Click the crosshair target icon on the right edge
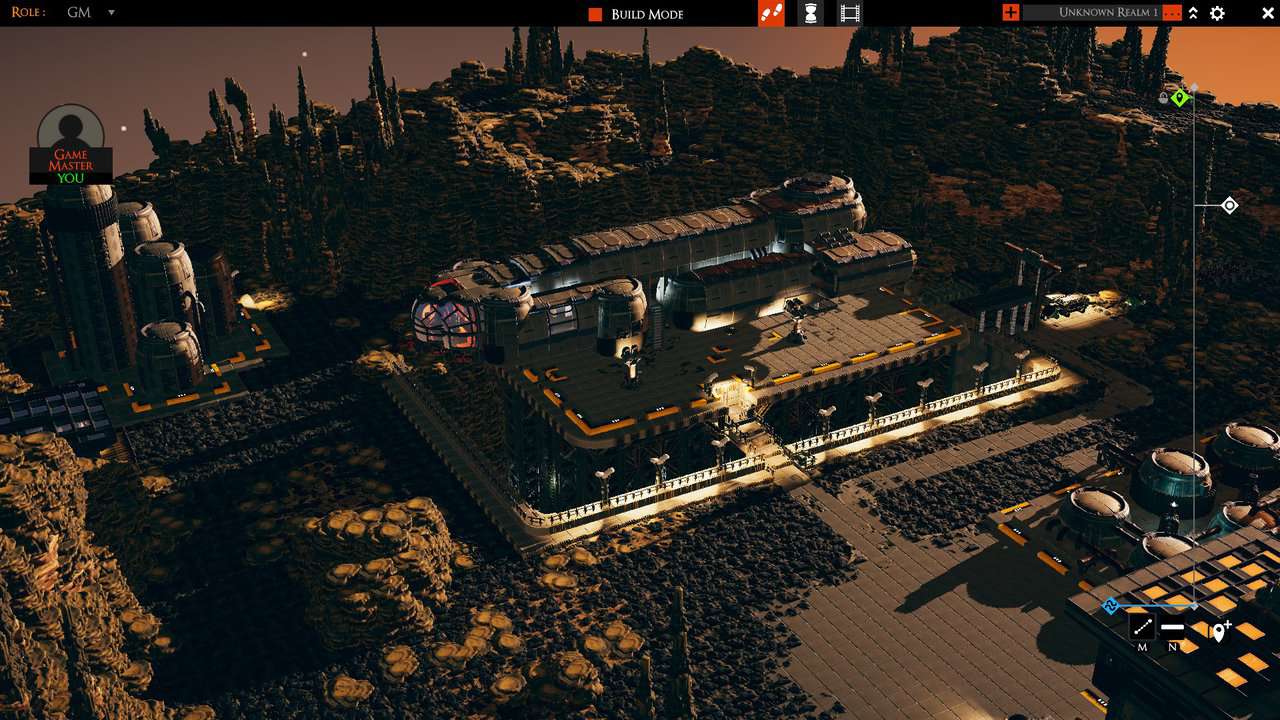 (x=1228, y=205)
